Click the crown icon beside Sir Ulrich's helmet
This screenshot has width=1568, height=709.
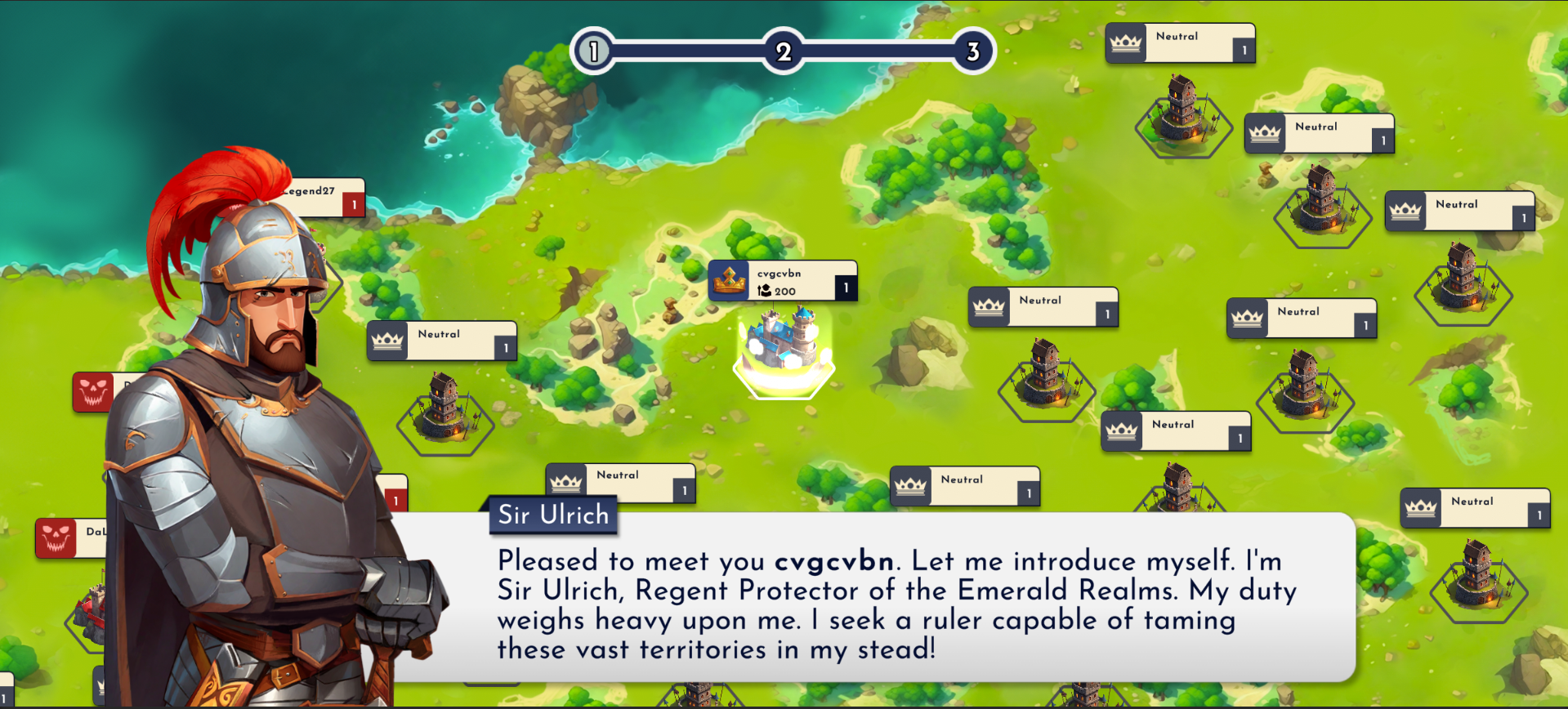click(x=388, y=340)
